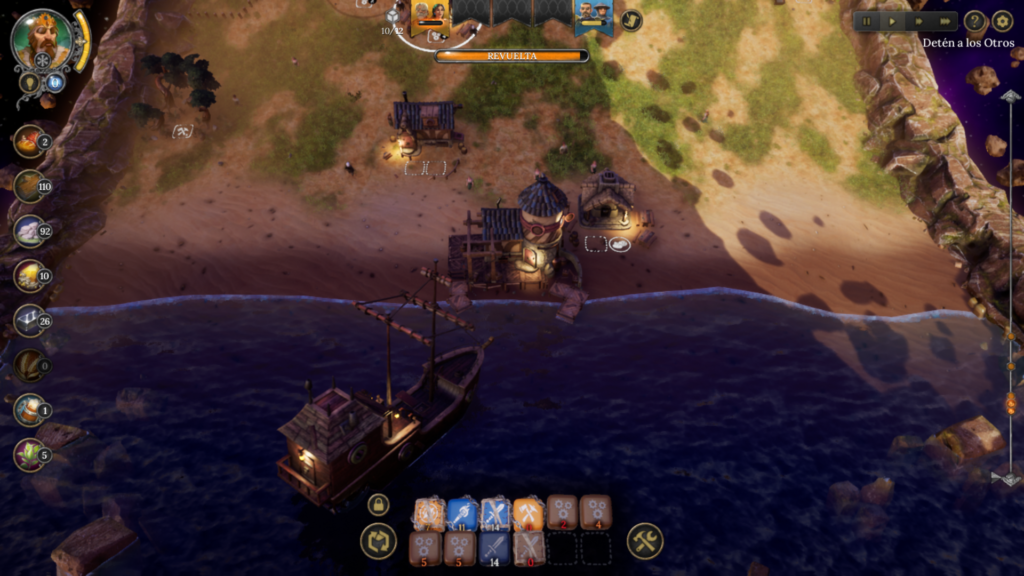
Task: Open the settings gear
Action: point(1002,21)
